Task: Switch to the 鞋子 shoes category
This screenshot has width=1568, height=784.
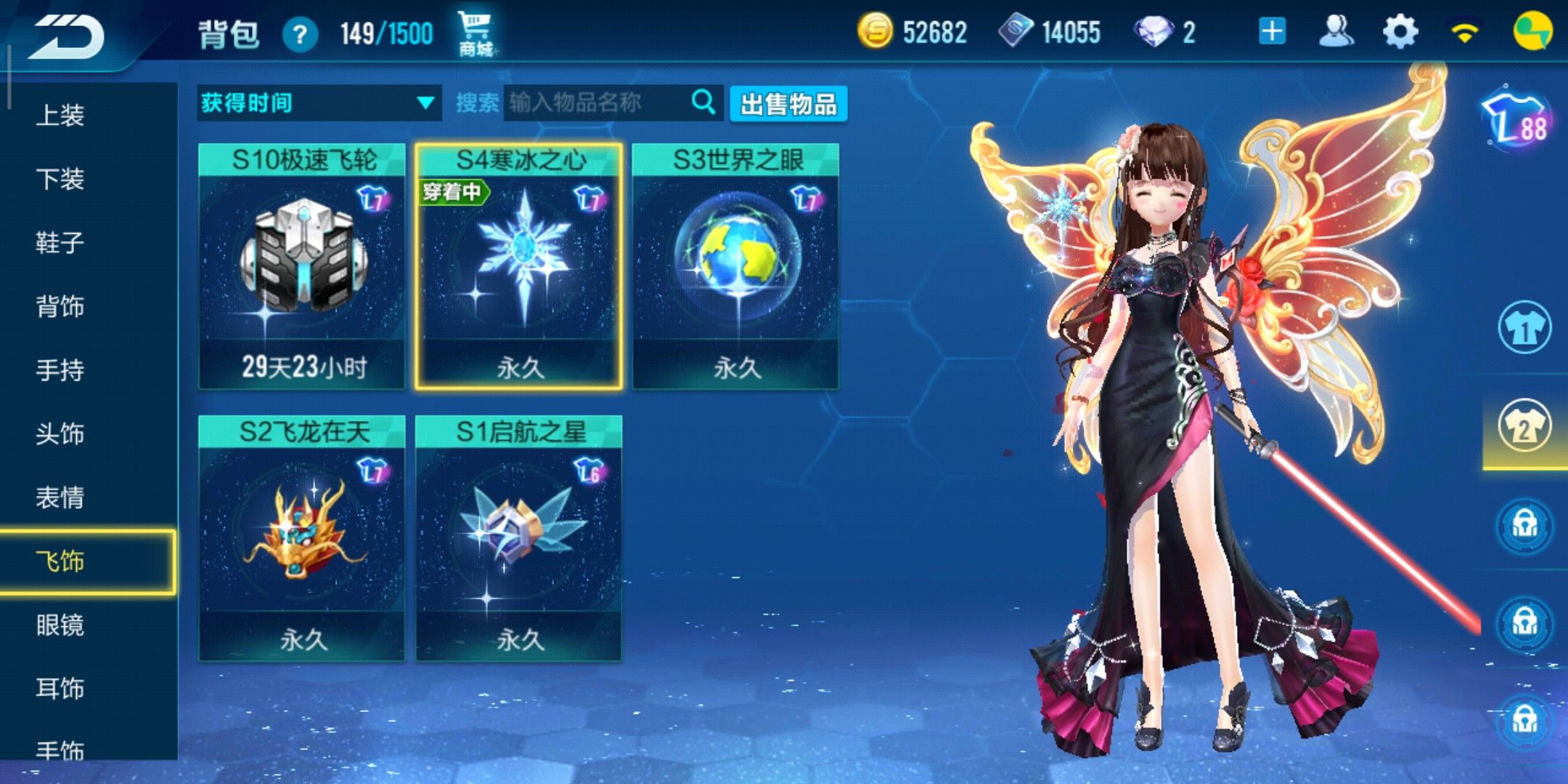Action: [x=60, y=242]
